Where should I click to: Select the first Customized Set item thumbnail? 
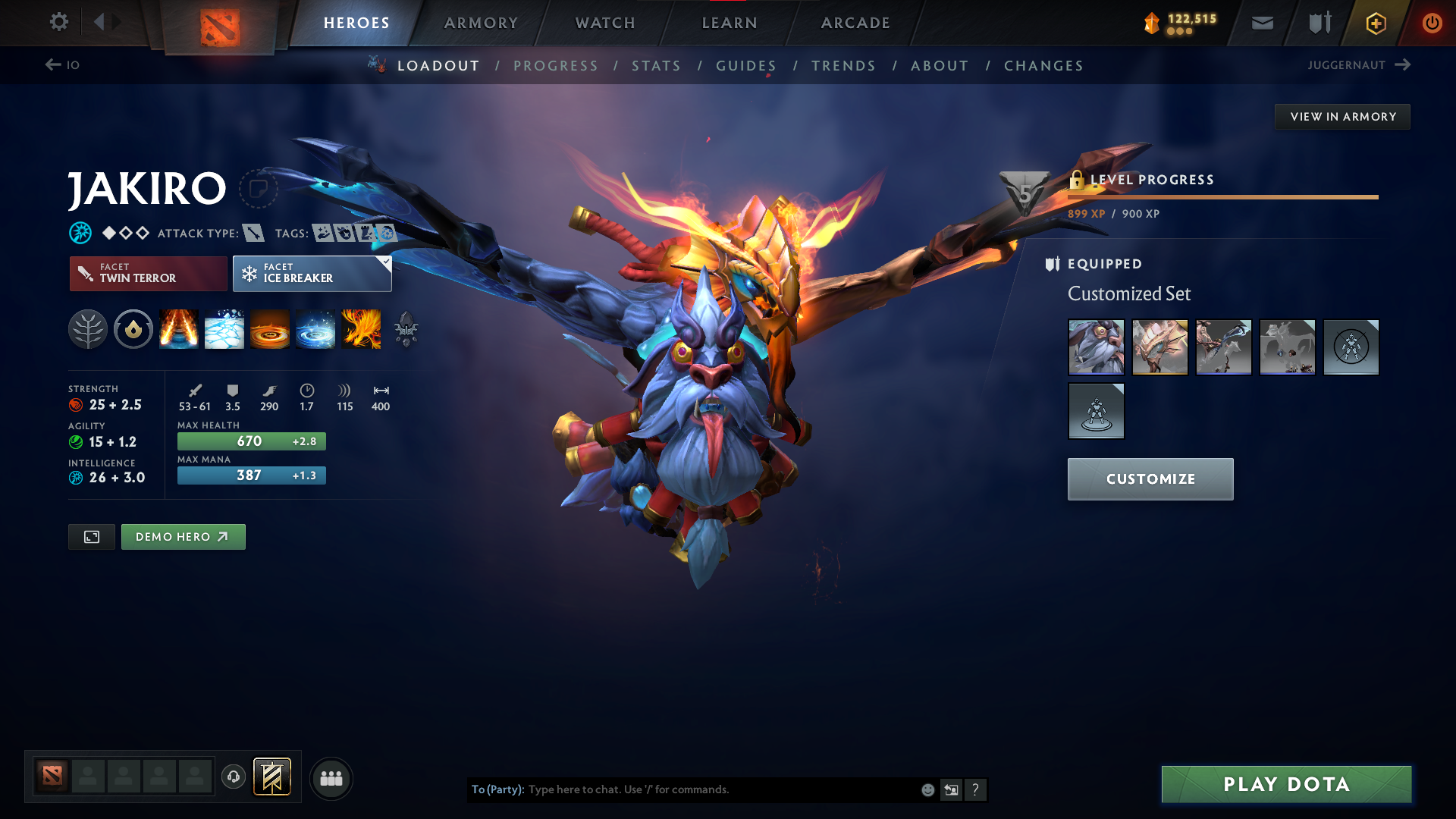click(x=1096, y=347)
